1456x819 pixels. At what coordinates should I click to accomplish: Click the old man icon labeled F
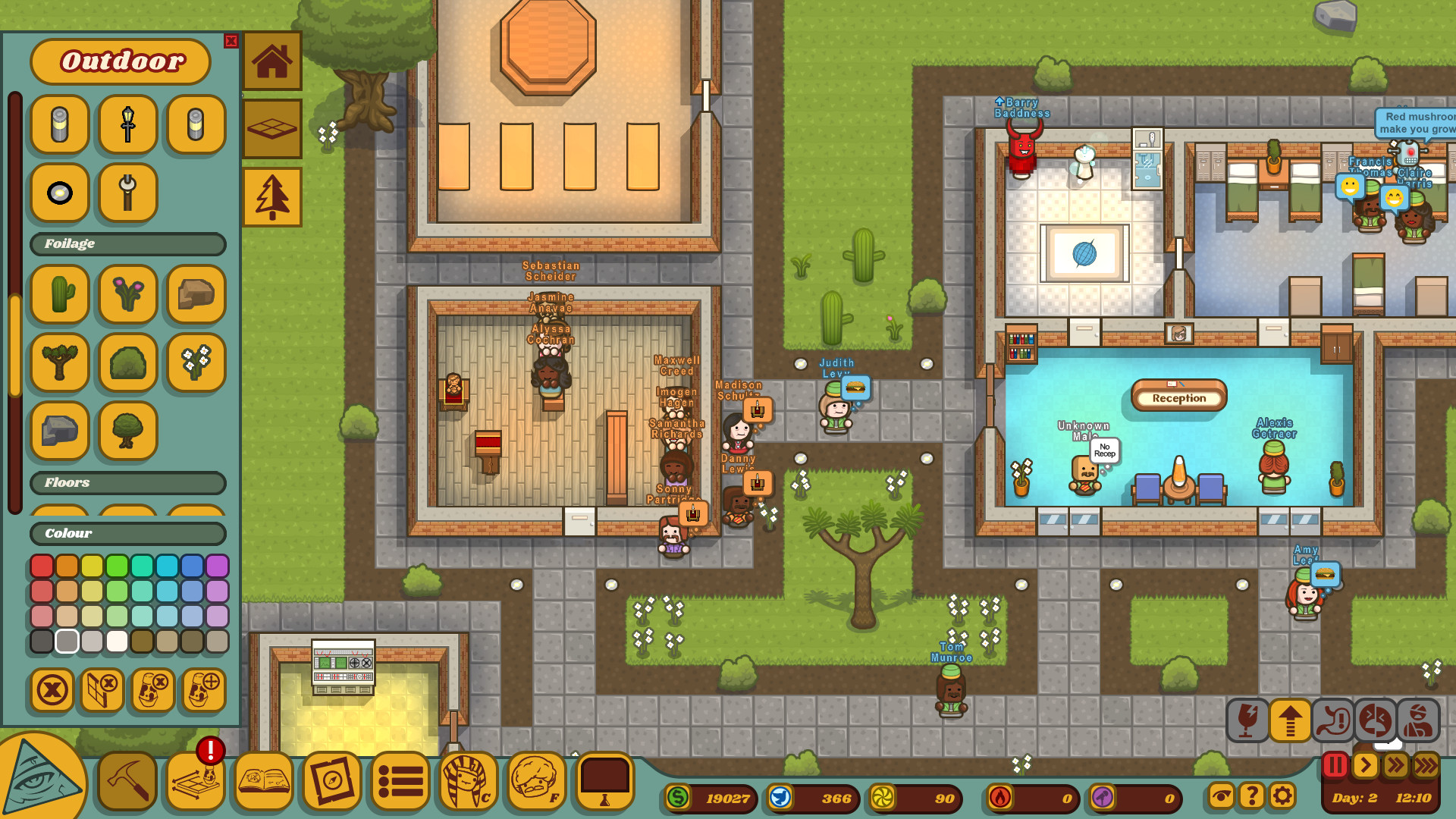(536, 782)
